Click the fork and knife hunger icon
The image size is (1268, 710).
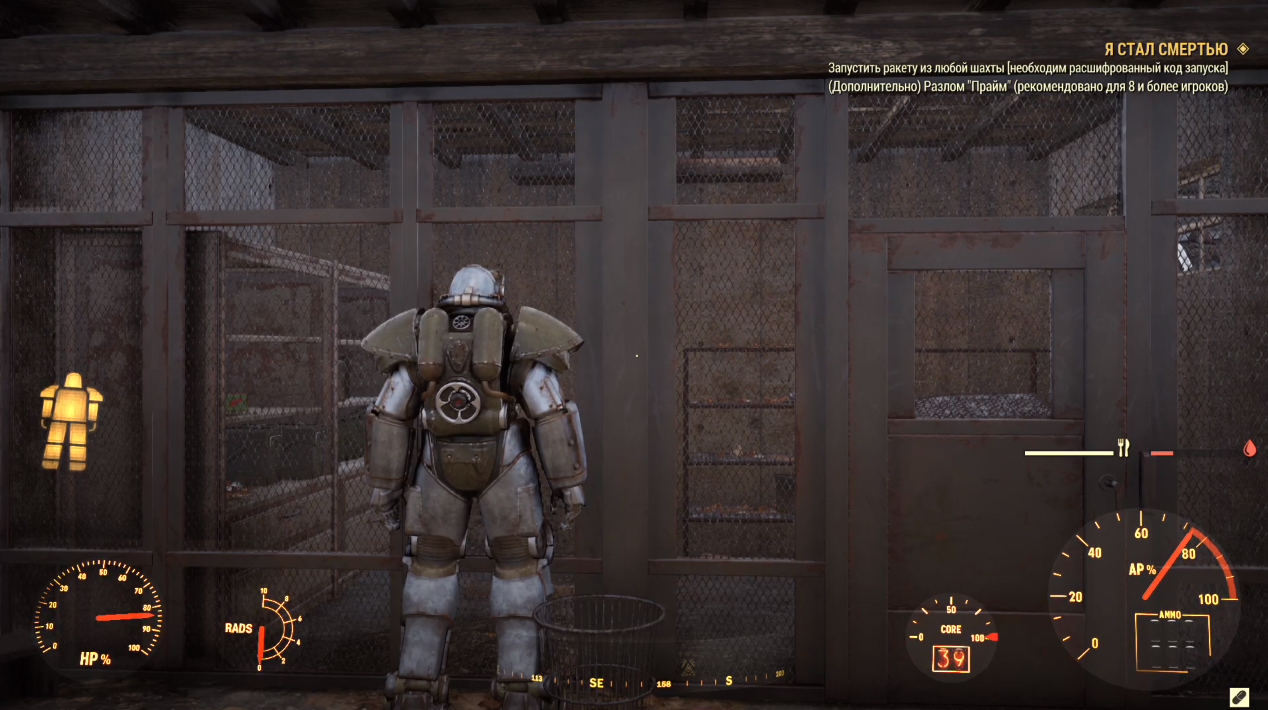click(x=1123, y=448)
